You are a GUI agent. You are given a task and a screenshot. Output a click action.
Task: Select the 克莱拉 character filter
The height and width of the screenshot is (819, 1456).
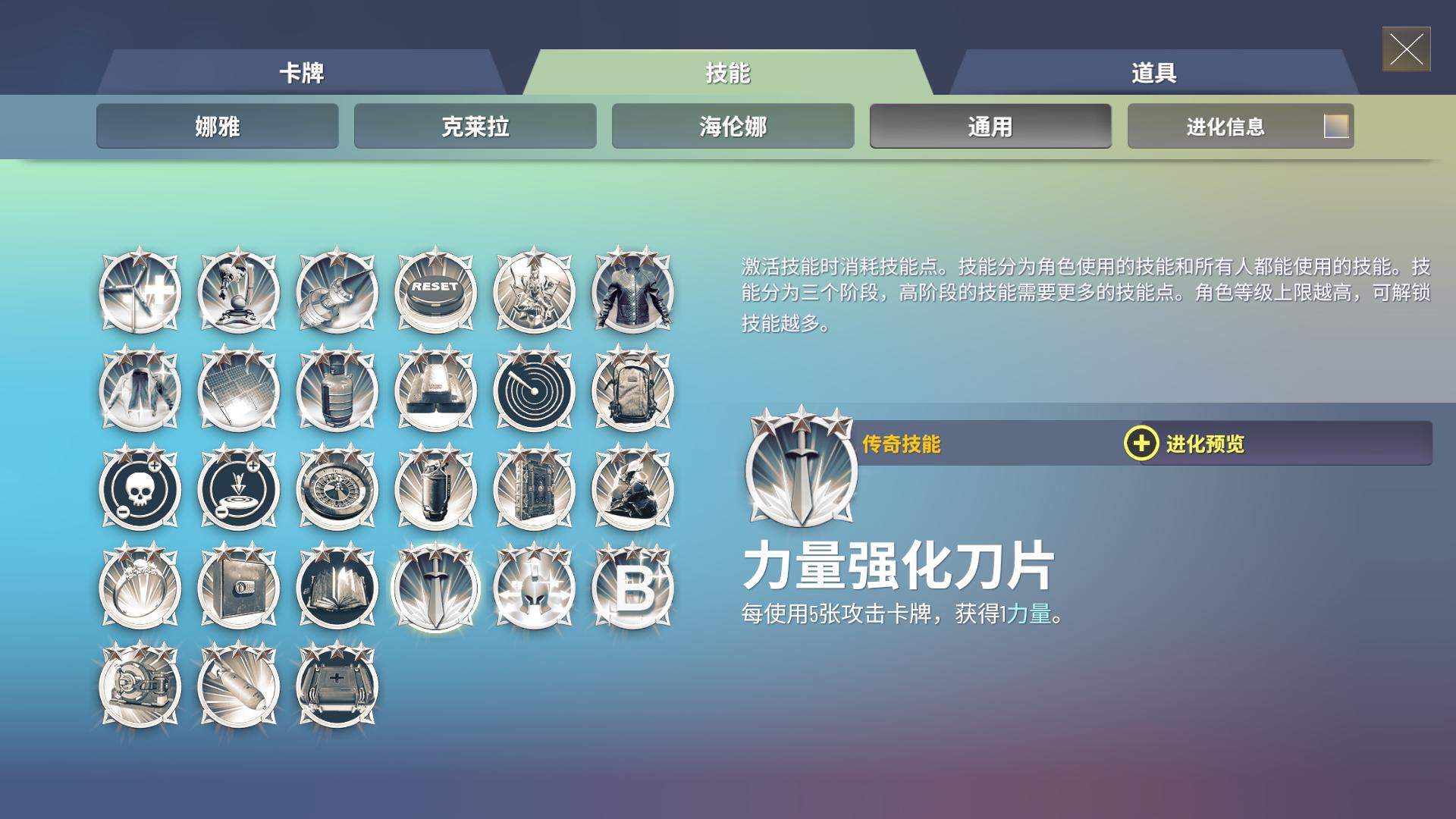(x=475, y=127)
